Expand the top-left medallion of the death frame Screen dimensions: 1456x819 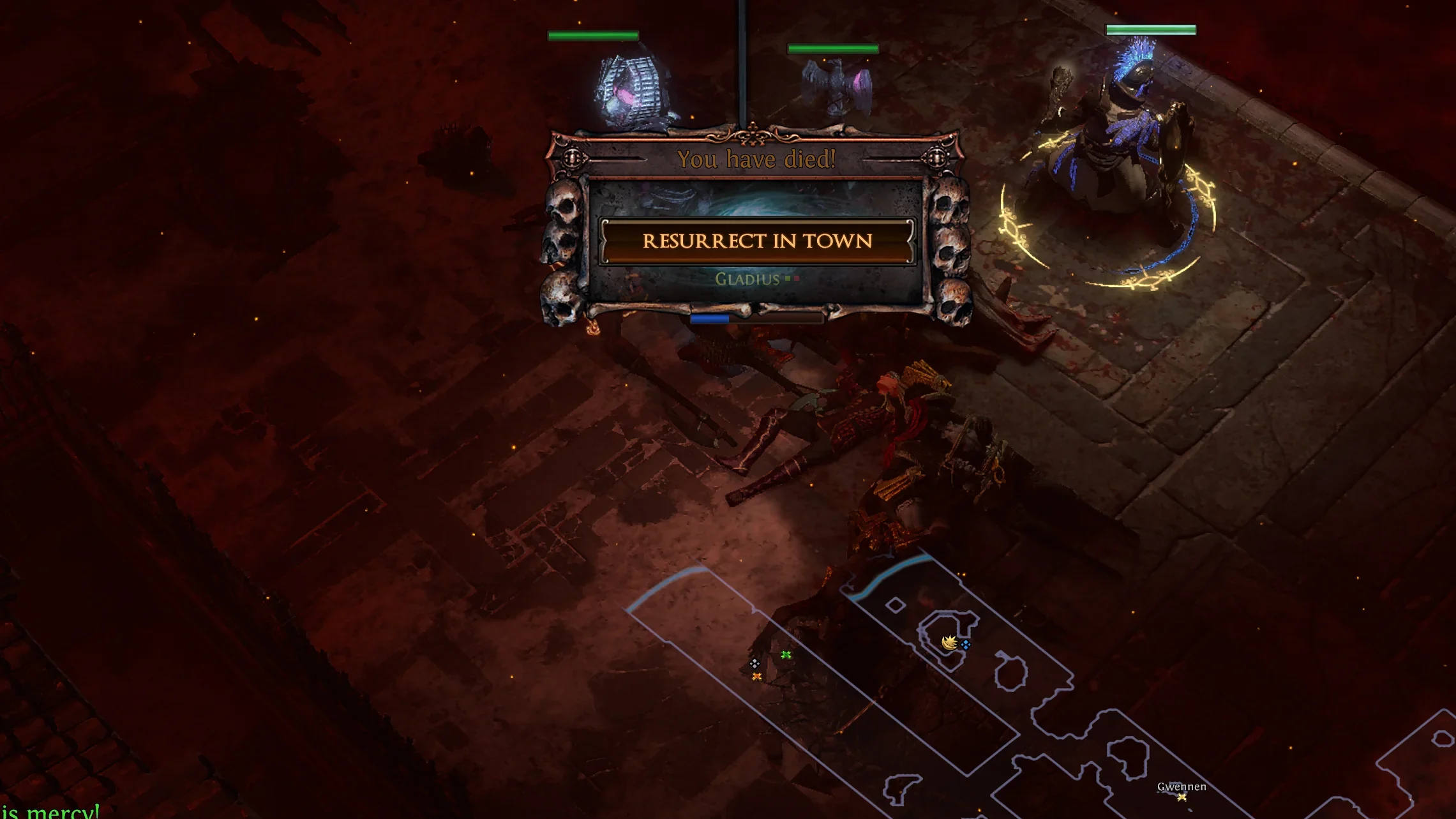(573, 156)
